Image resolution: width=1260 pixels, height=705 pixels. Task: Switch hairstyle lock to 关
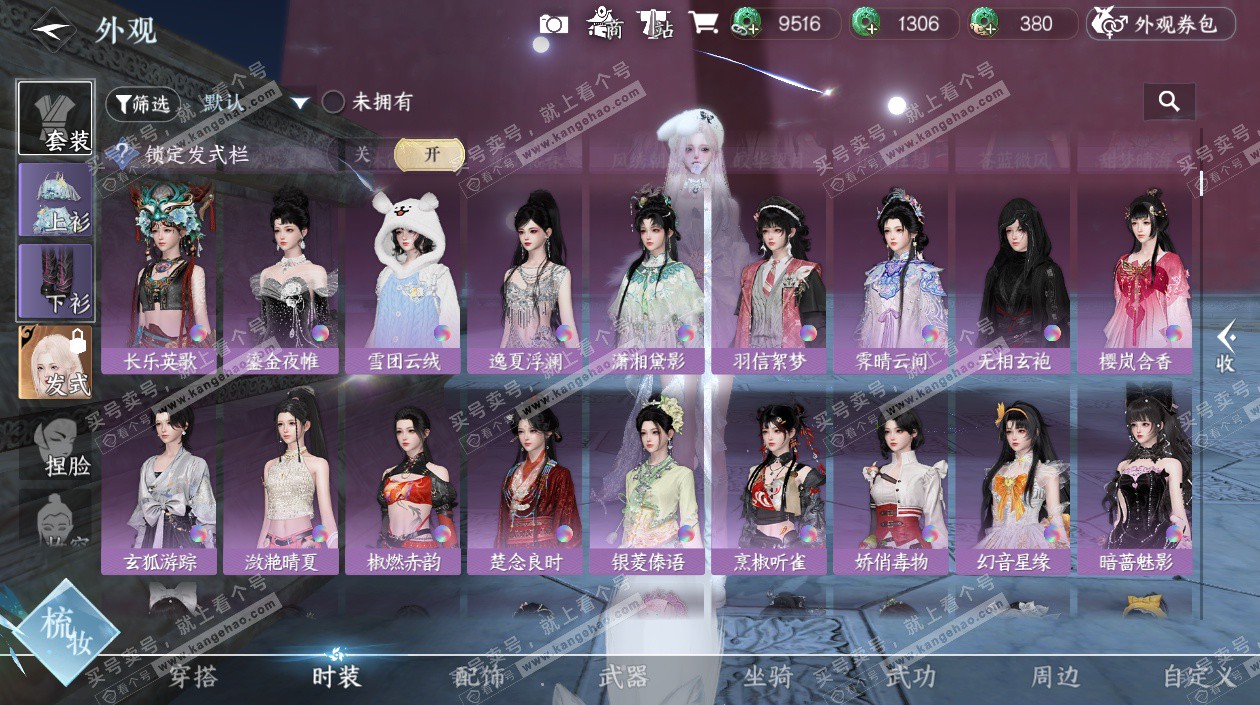point(362,155)
